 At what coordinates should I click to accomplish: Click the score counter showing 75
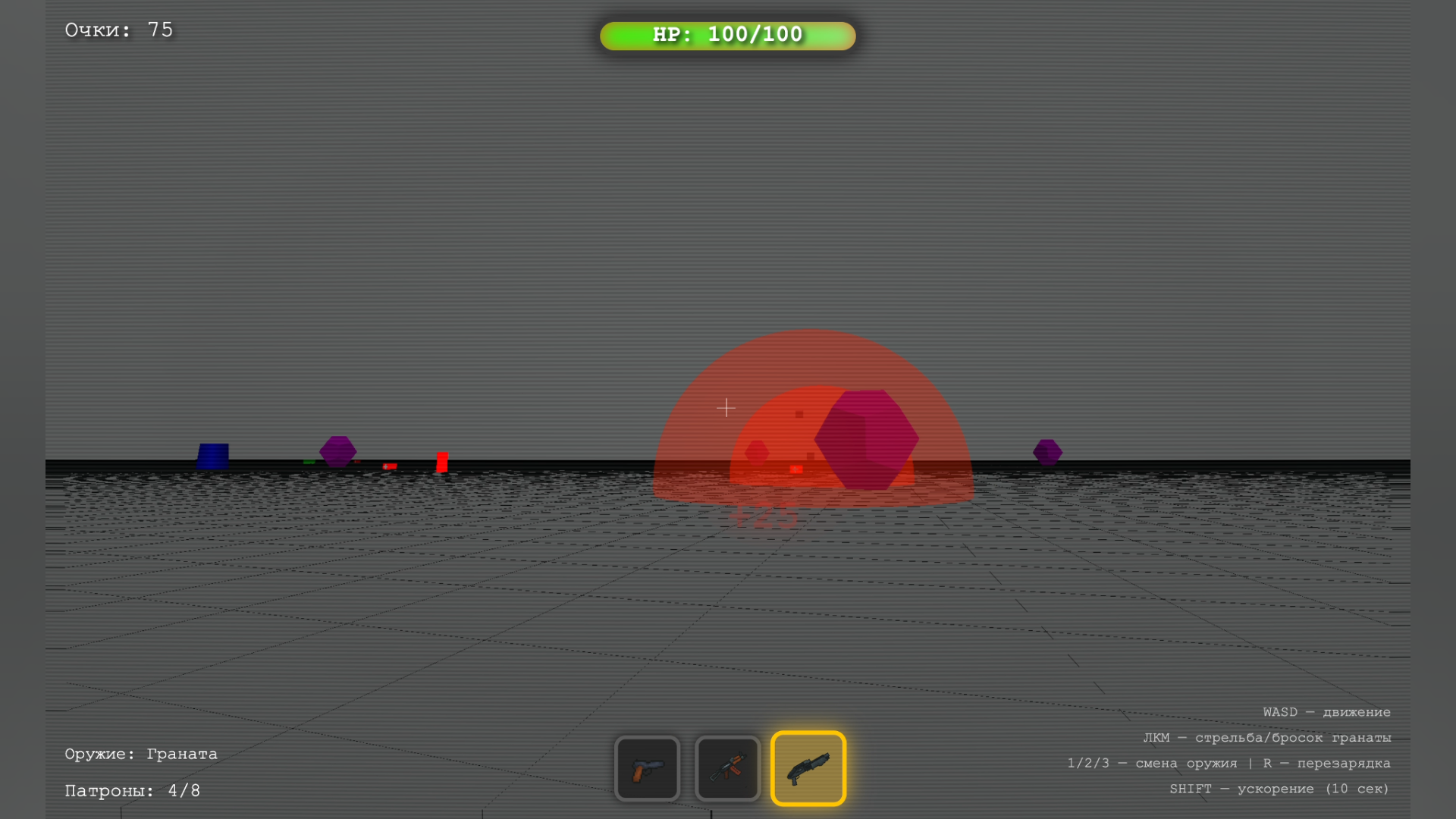click(118, 30)
